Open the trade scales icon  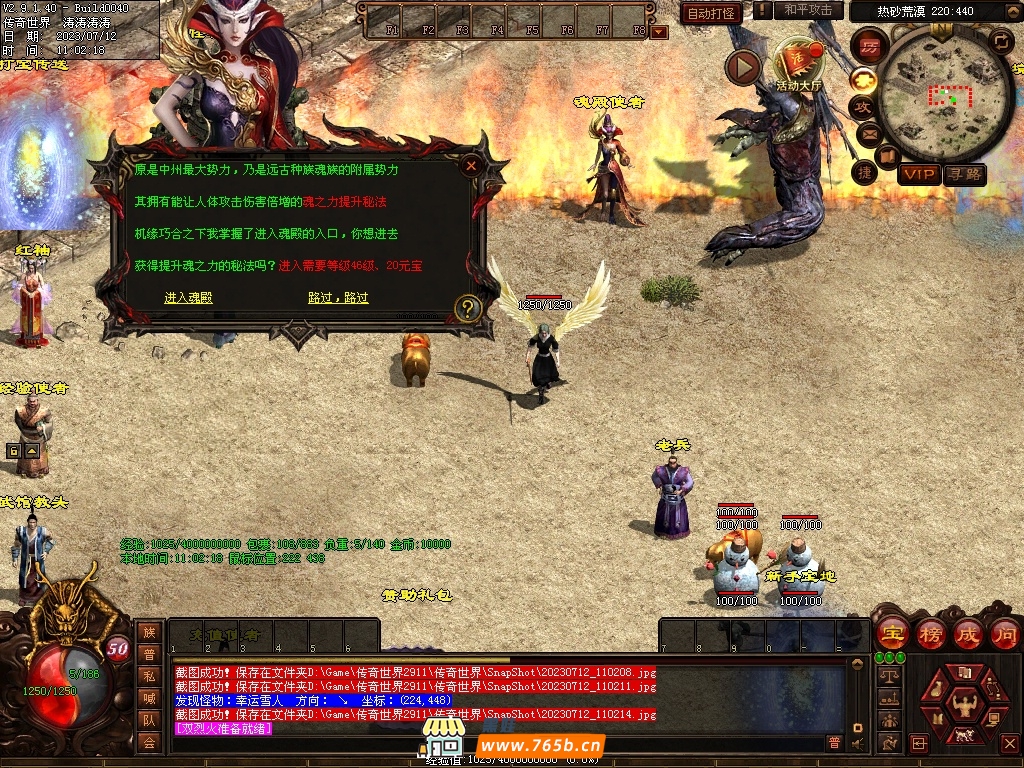click(x=887, y=676)
